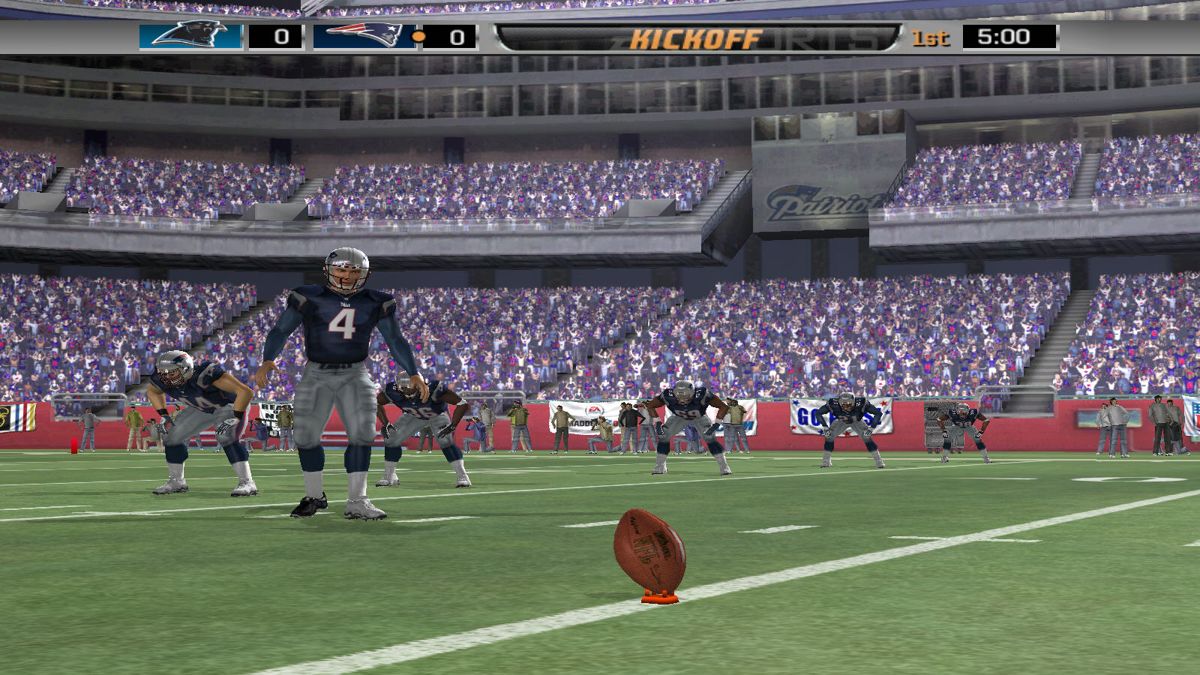1200x675 pixels.
Task: Click the Carolina Panthers team logo
Action: pyautogui.click(x=190, y=36)
